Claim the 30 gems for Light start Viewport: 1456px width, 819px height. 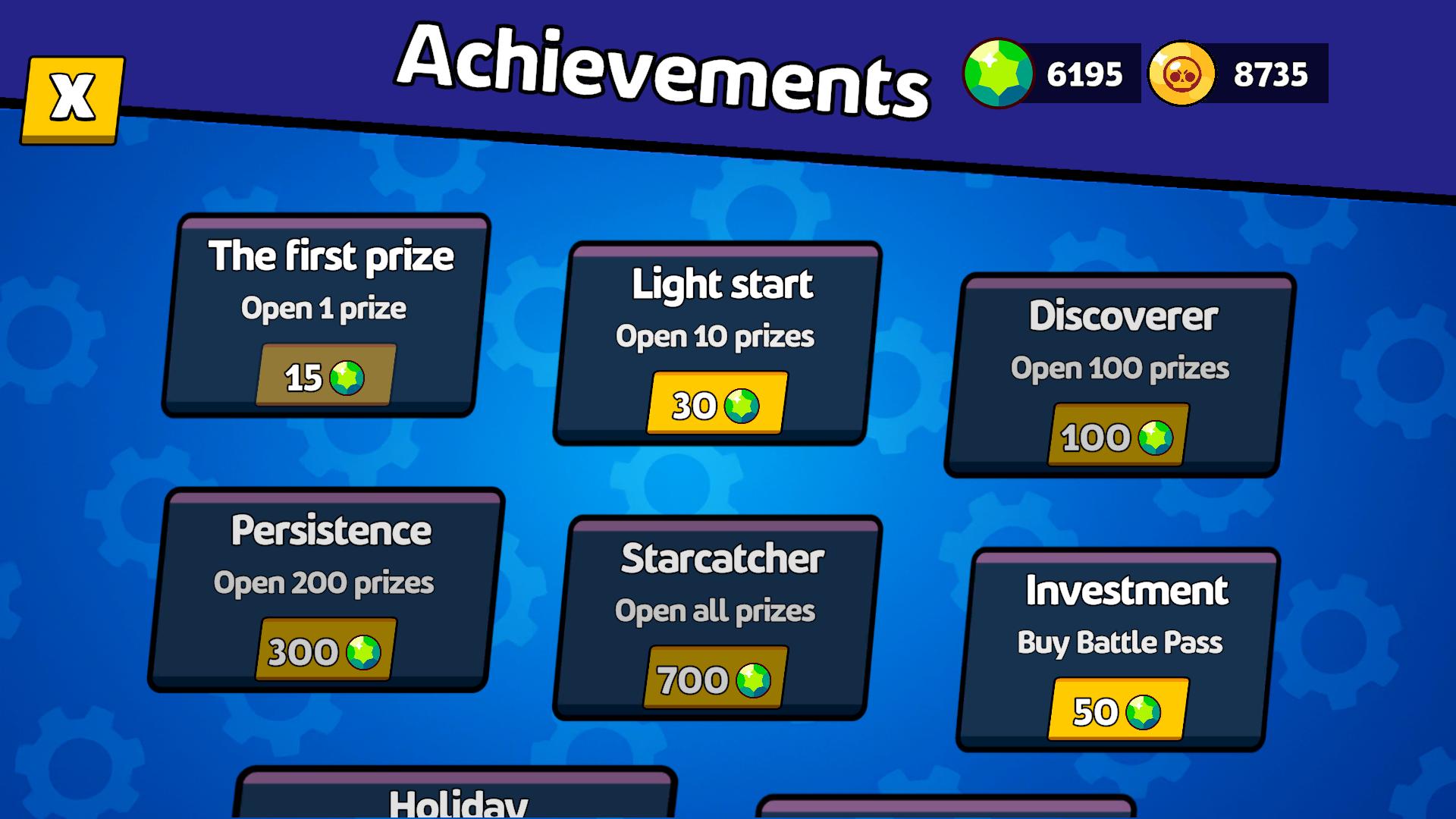(714, 403)
